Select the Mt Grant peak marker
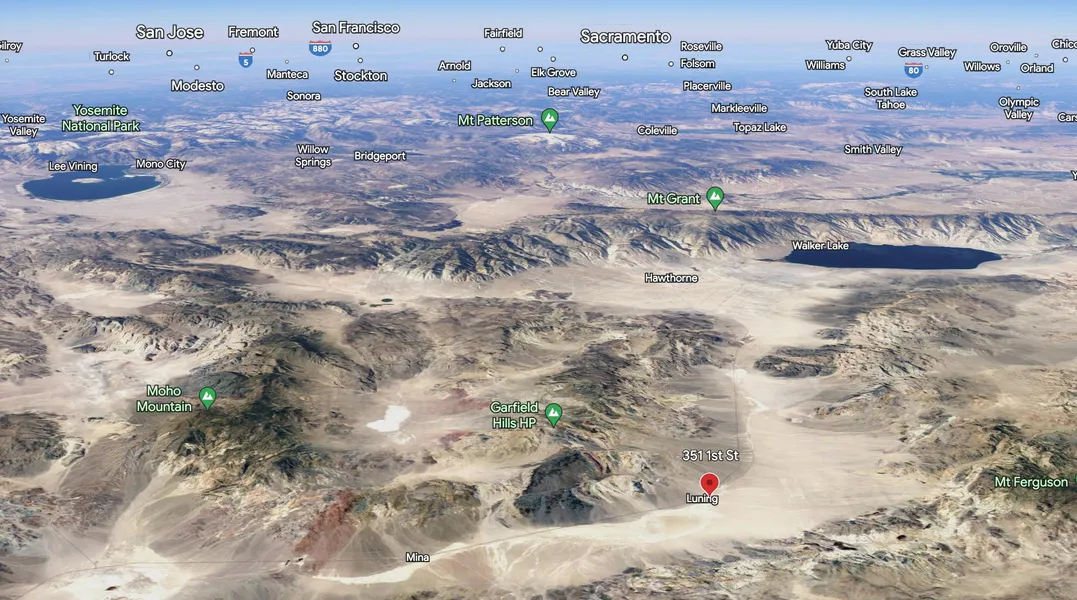 715,197
